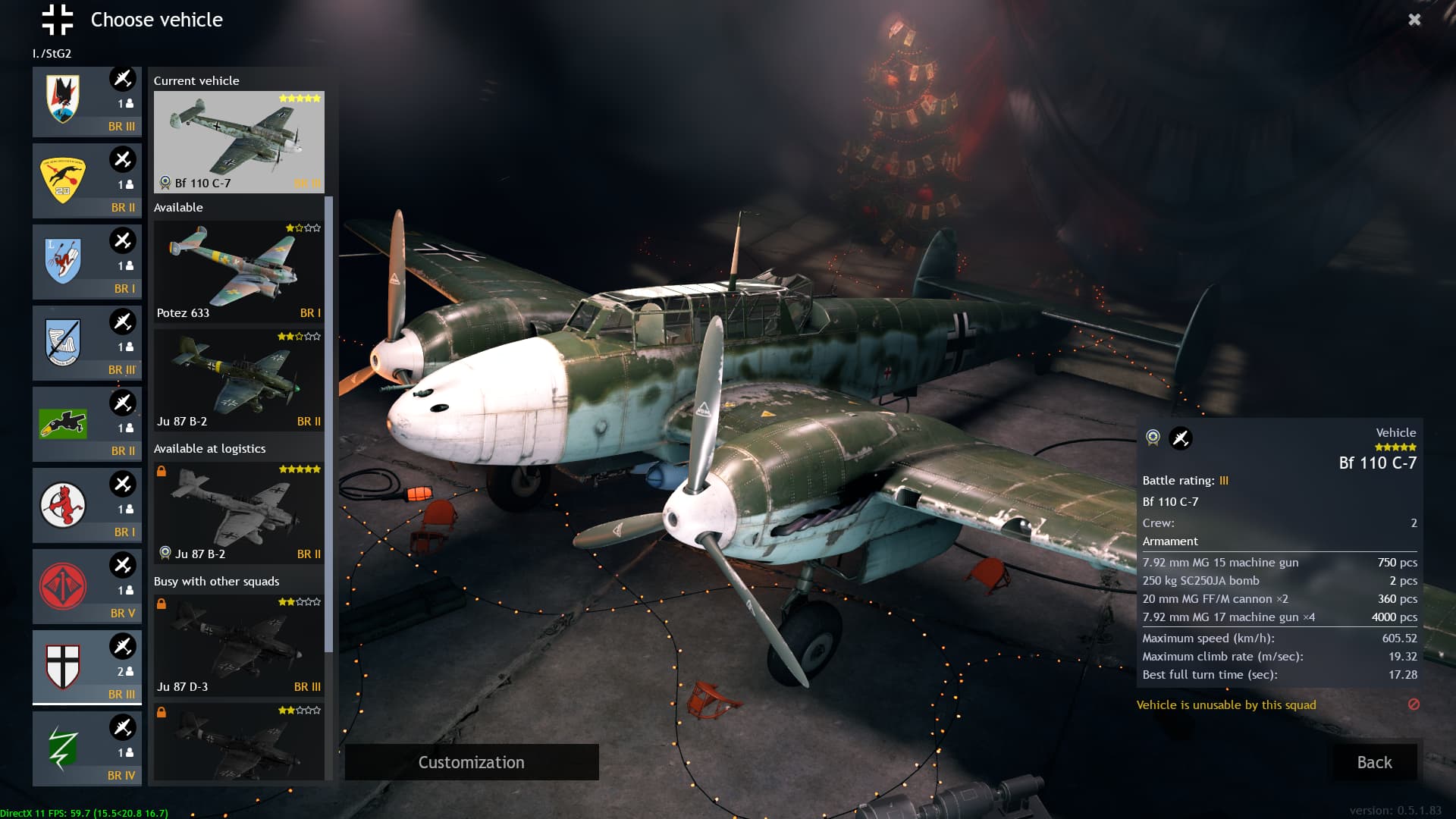
Task: Choose the light blue shield BR I squad
Action: coord(86,262)
